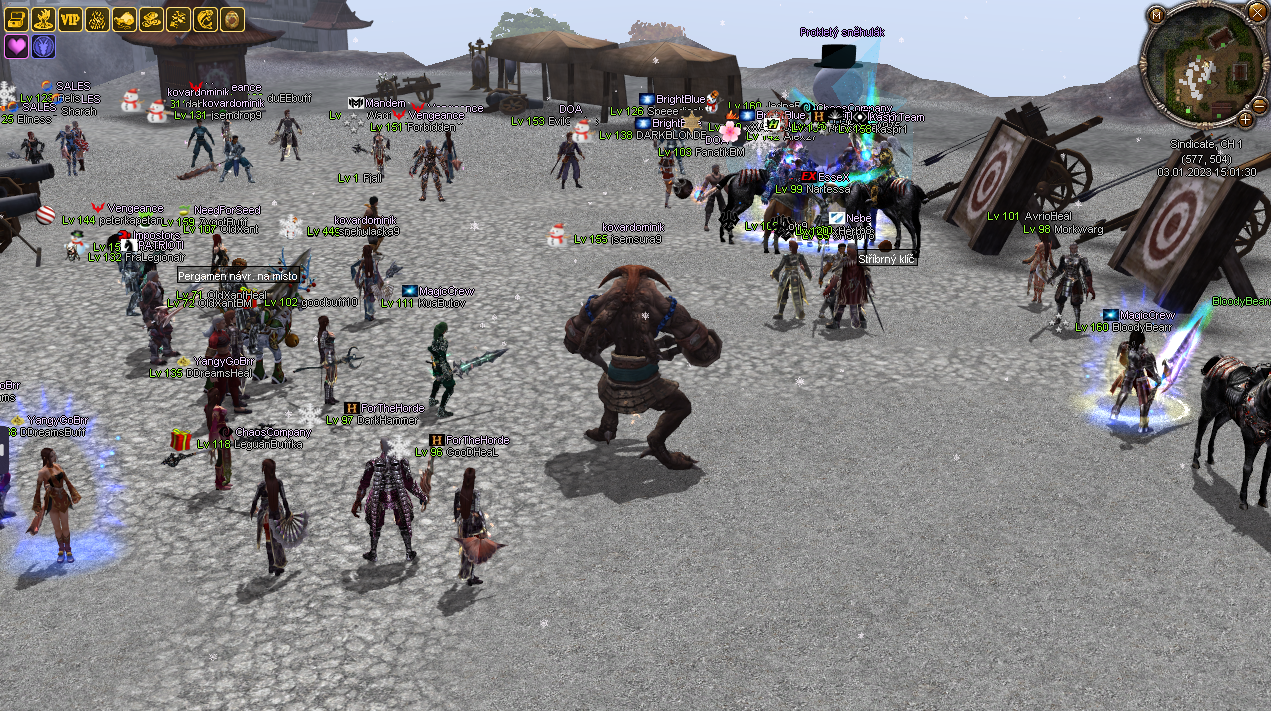1271x711 pixels.
Task: Select the blue horned head icon
Action: click(43, 45)
